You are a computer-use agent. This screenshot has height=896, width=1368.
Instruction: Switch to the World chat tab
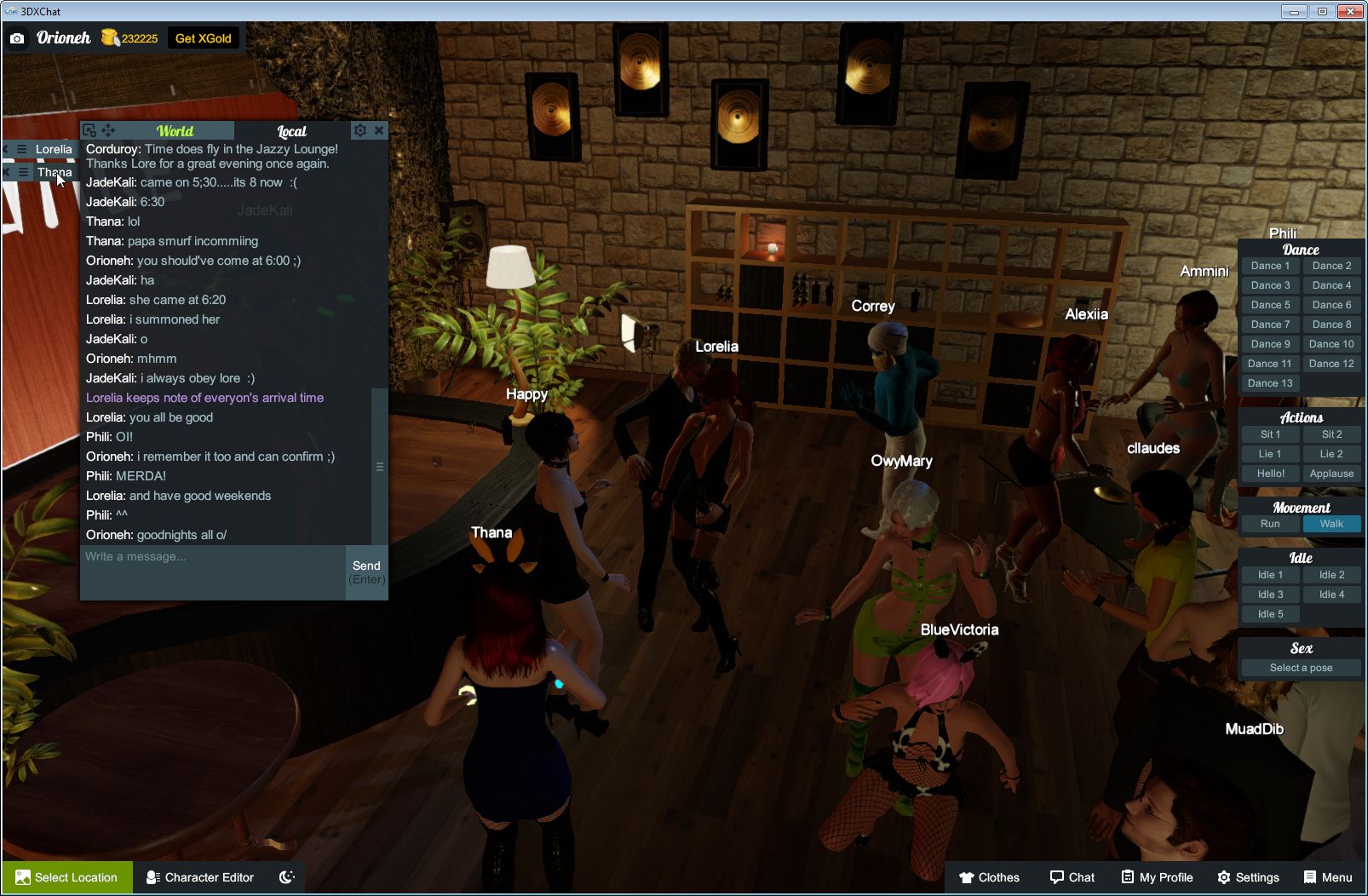(x=175, y=130)
